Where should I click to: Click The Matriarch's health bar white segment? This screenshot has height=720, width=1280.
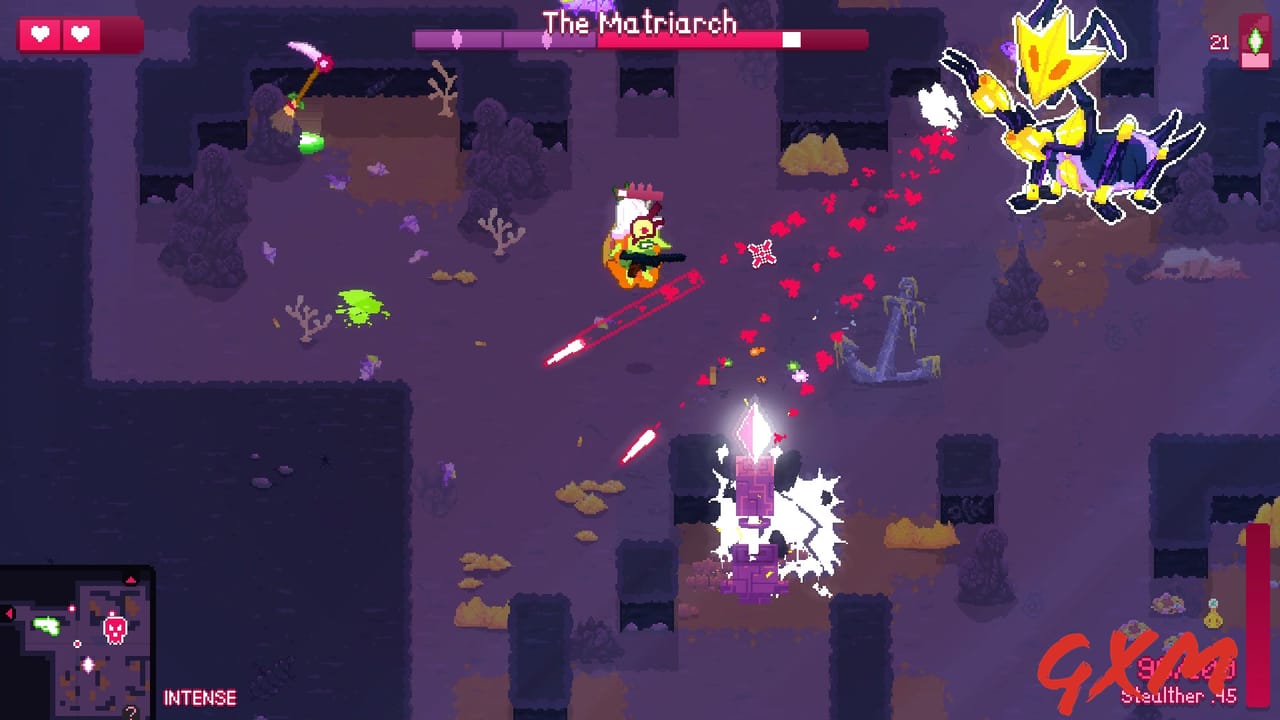[793, 40]
